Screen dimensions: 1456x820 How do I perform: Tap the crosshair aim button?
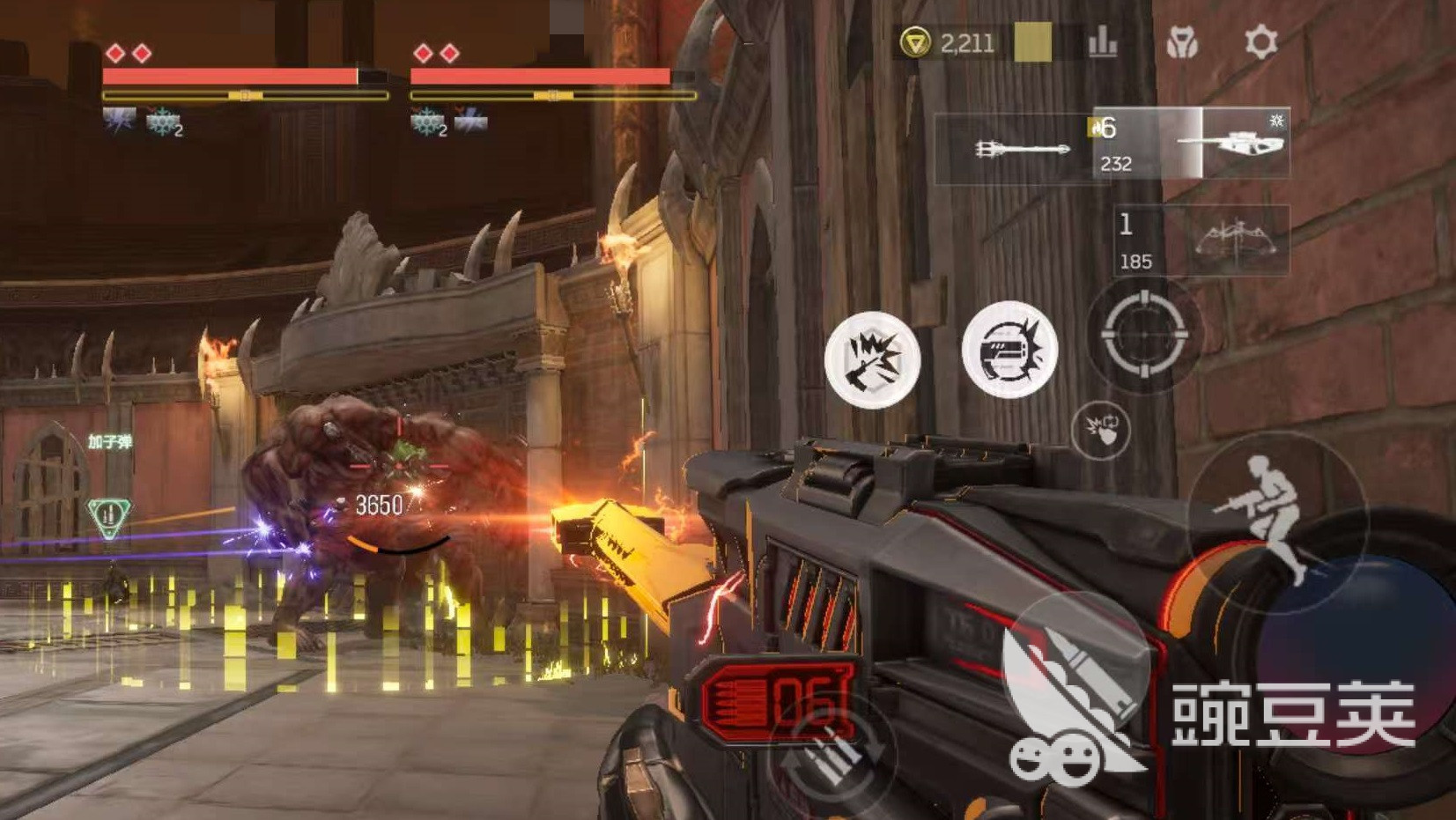point(1143,334)
